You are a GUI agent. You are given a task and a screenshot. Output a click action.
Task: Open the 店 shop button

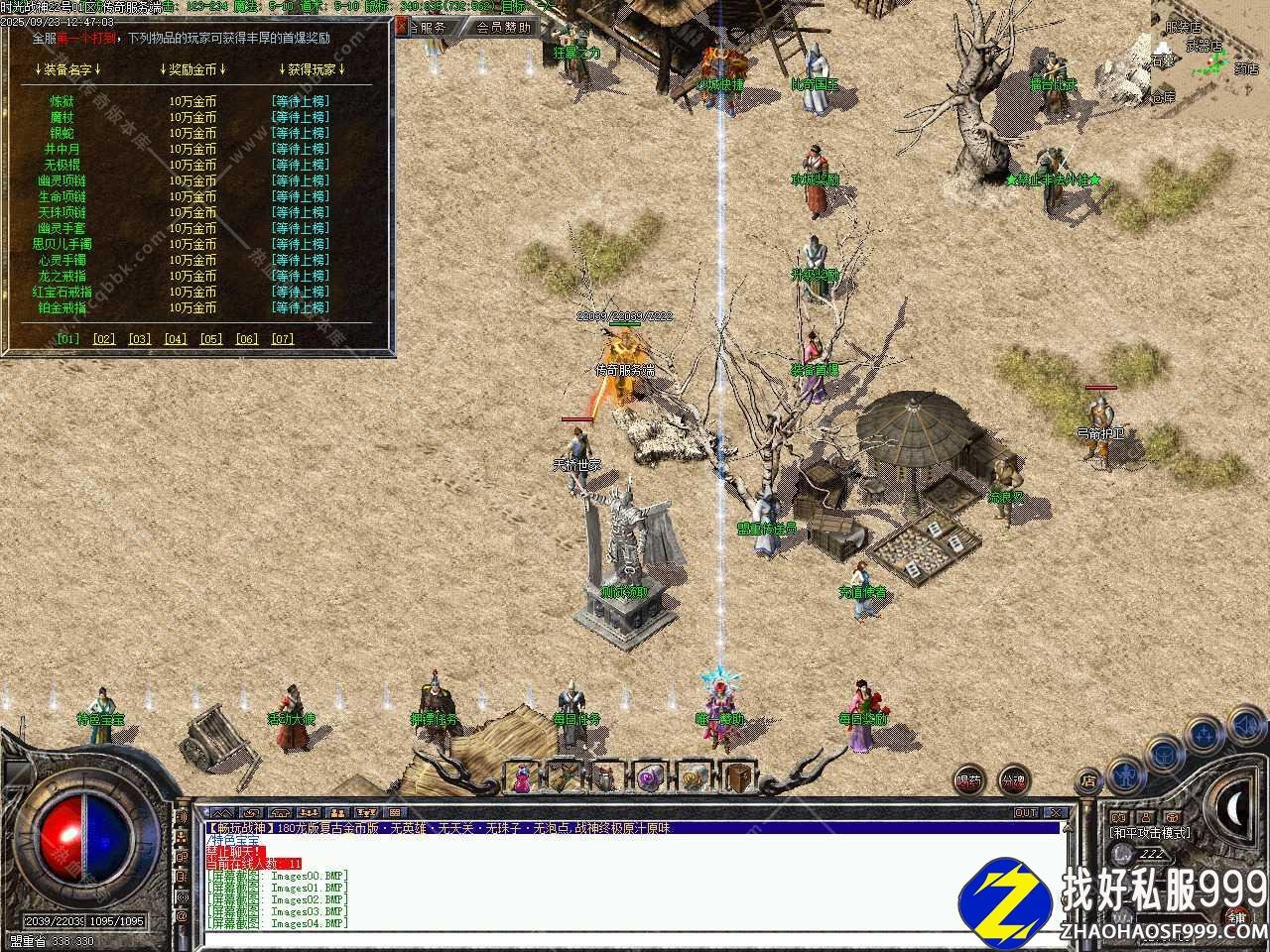point(1088,779)
